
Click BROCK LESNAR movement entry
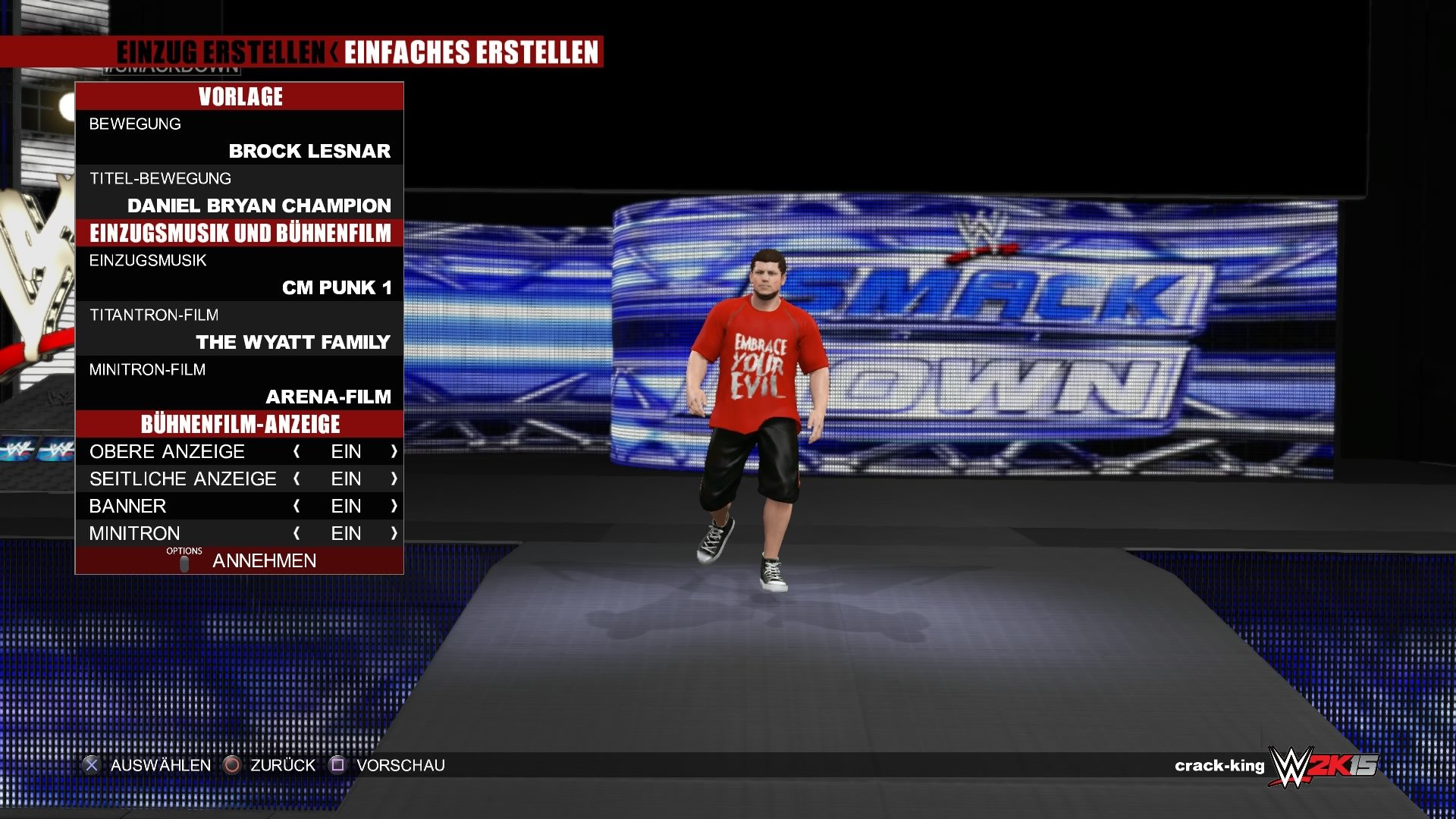click(309, 151)
